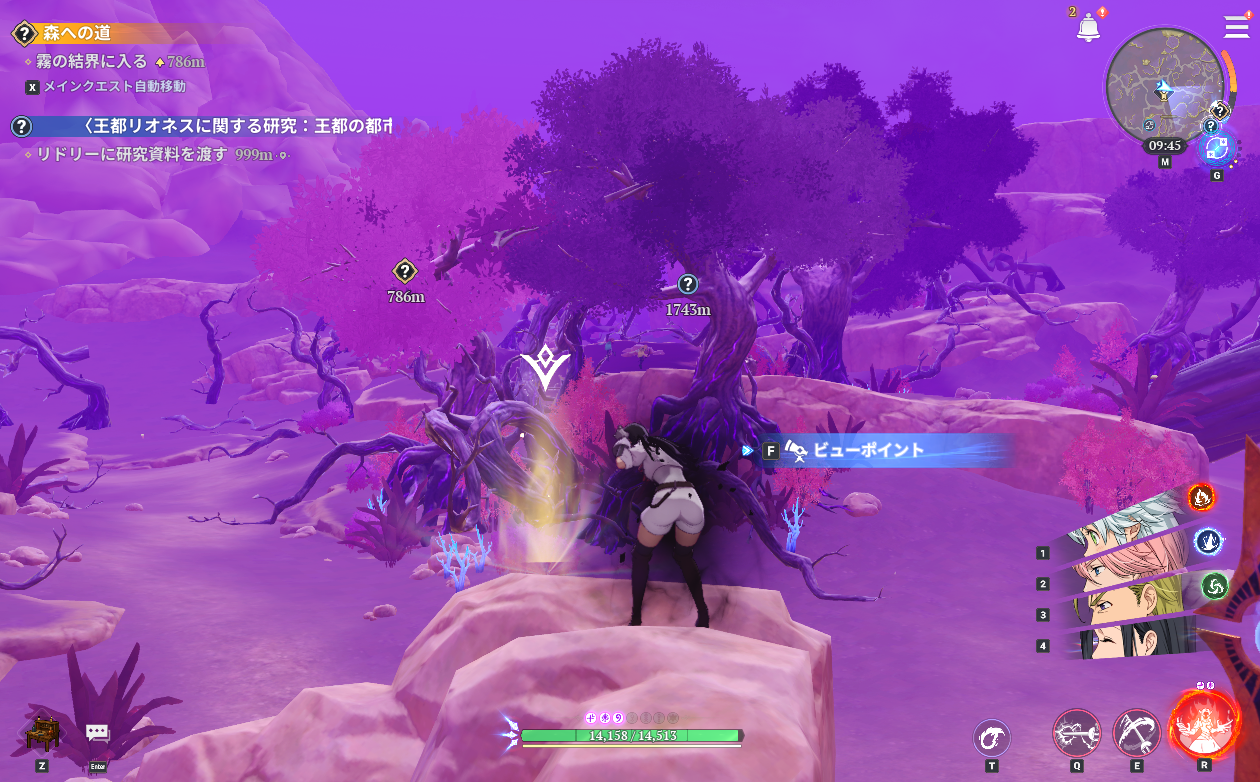The width and height of the screenshot is (1260, 782).
Task: Activate the blue glowing orb icon beside minimap
Action: [1217, 149]
